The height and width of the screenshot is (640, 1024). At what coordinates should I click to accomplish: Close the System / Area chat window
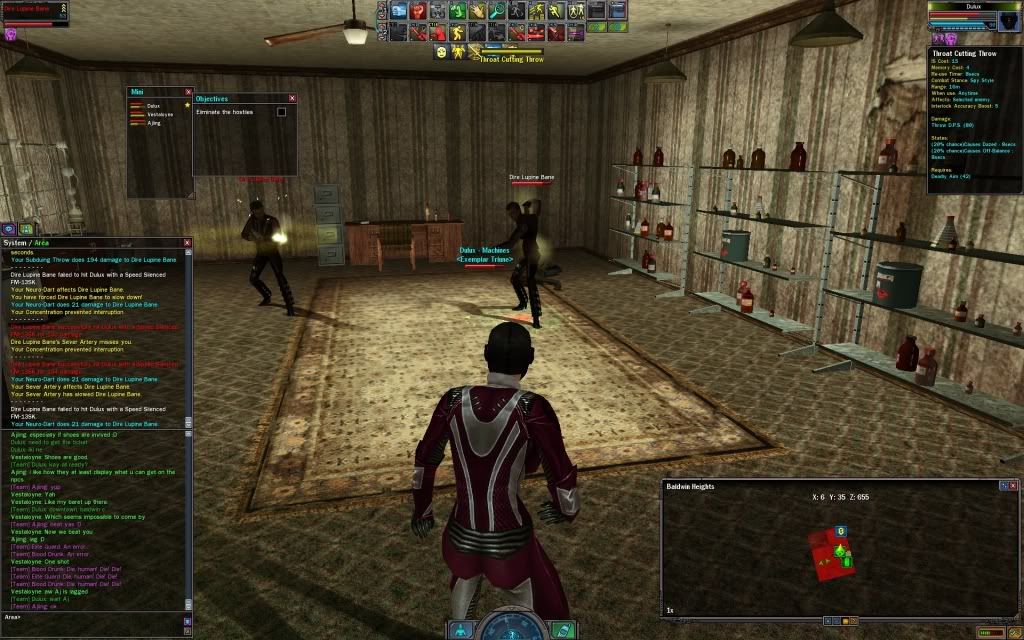point(187,243)
